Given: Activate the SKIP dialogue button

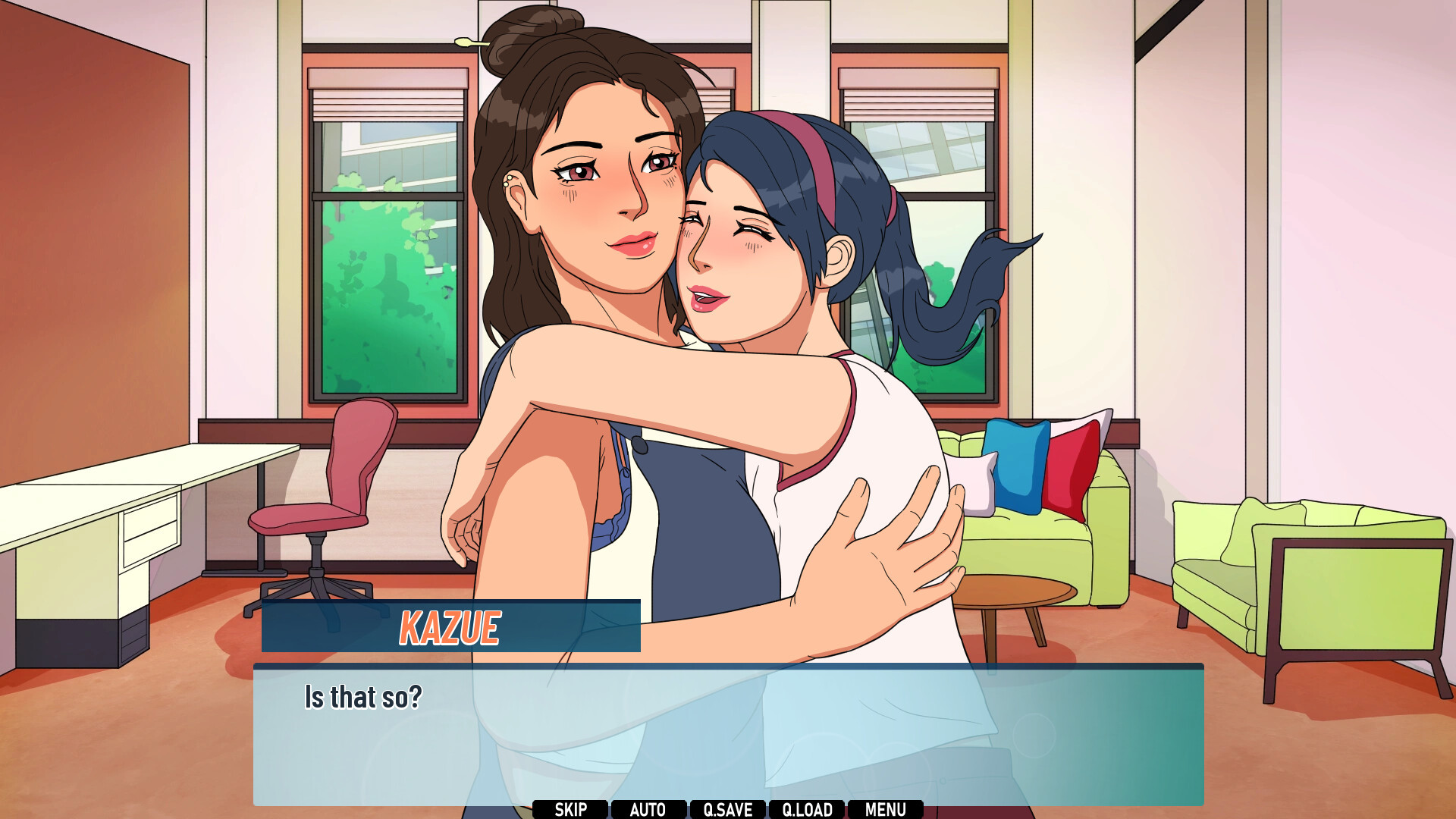Looking at the screenshot, I should (x=570, y=809).
